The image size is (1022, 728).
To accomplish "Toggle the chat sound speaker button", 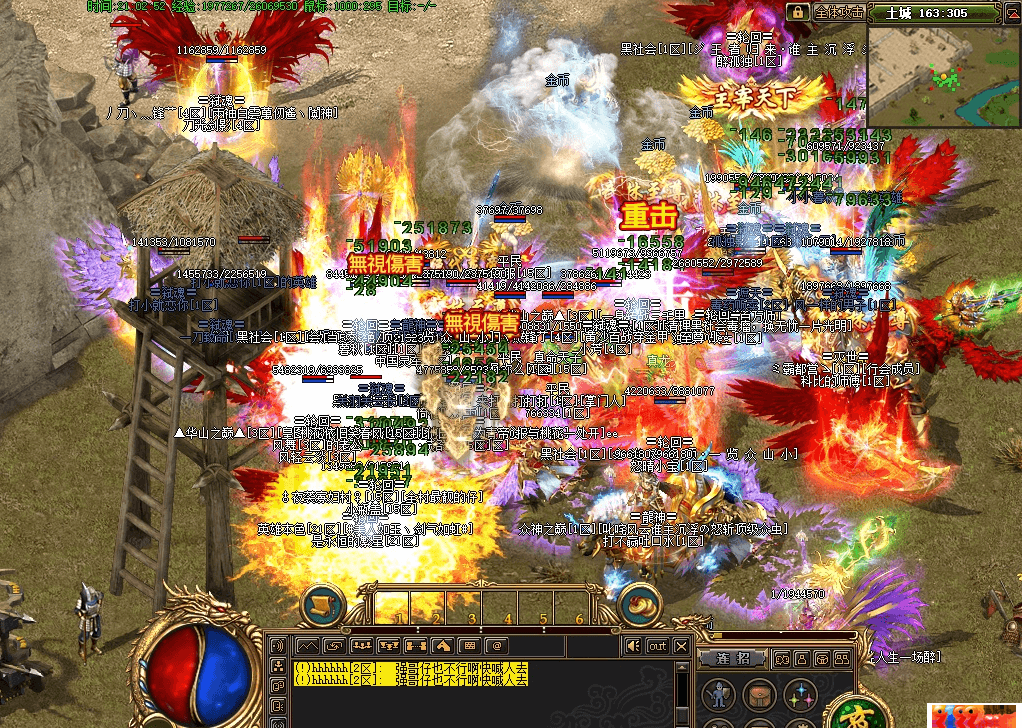I will point(632,646).
